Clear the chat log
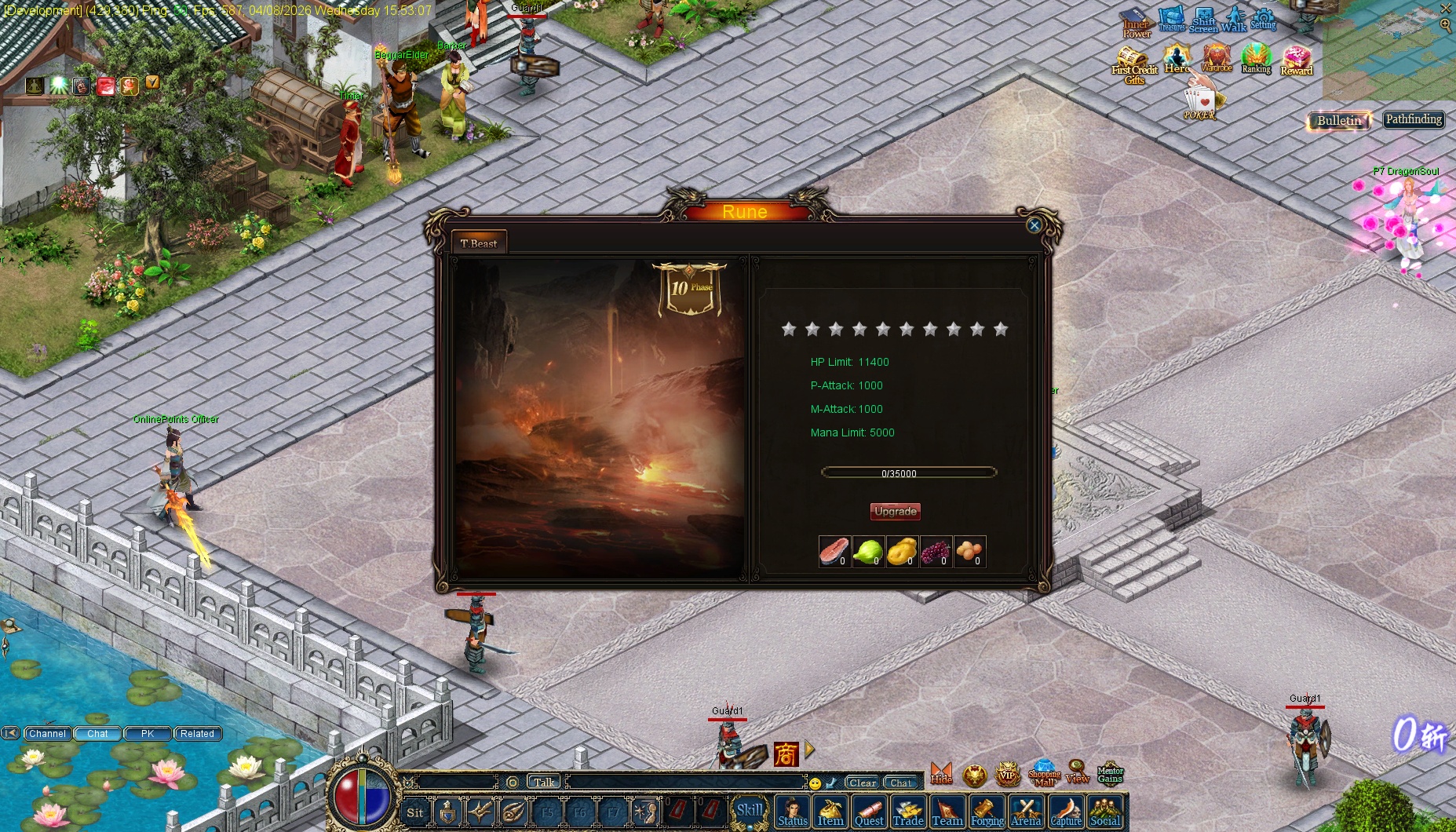The width and height of the screenshot is (1456, 832). click(x=862, y=783)
